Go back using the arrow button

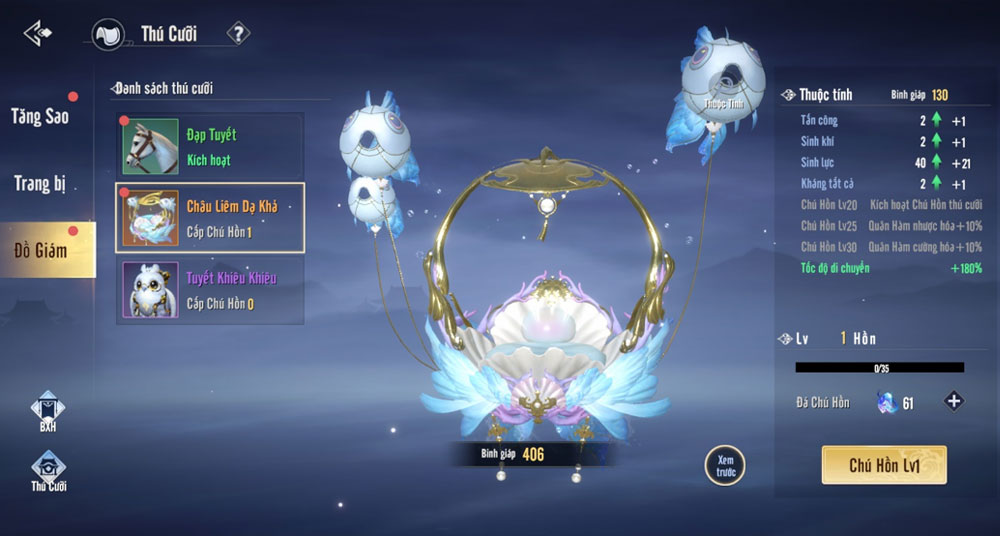pos(38,33)
